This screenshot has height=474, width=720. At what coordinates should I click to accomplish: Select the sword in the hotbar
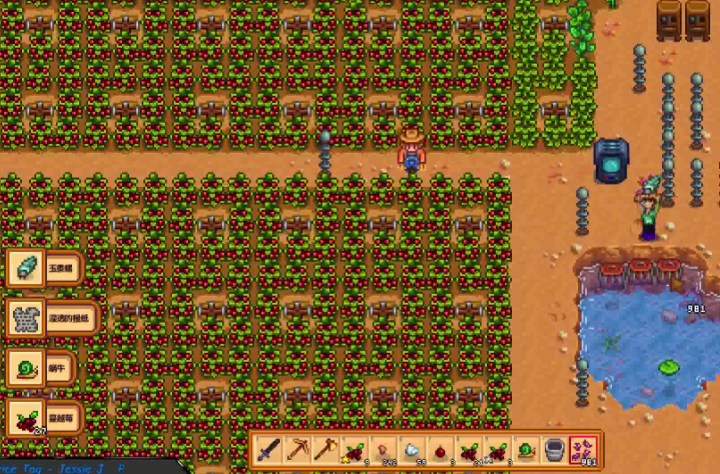[267, 449]
